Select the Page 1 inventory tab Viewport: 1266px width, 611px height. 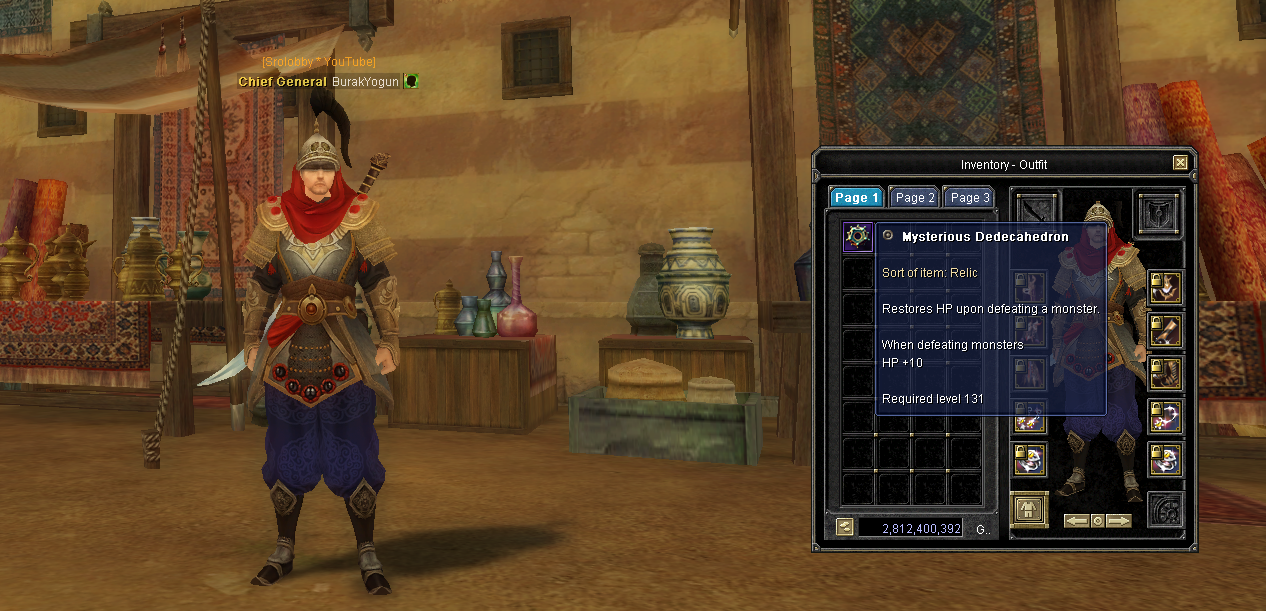click(856, 198)
